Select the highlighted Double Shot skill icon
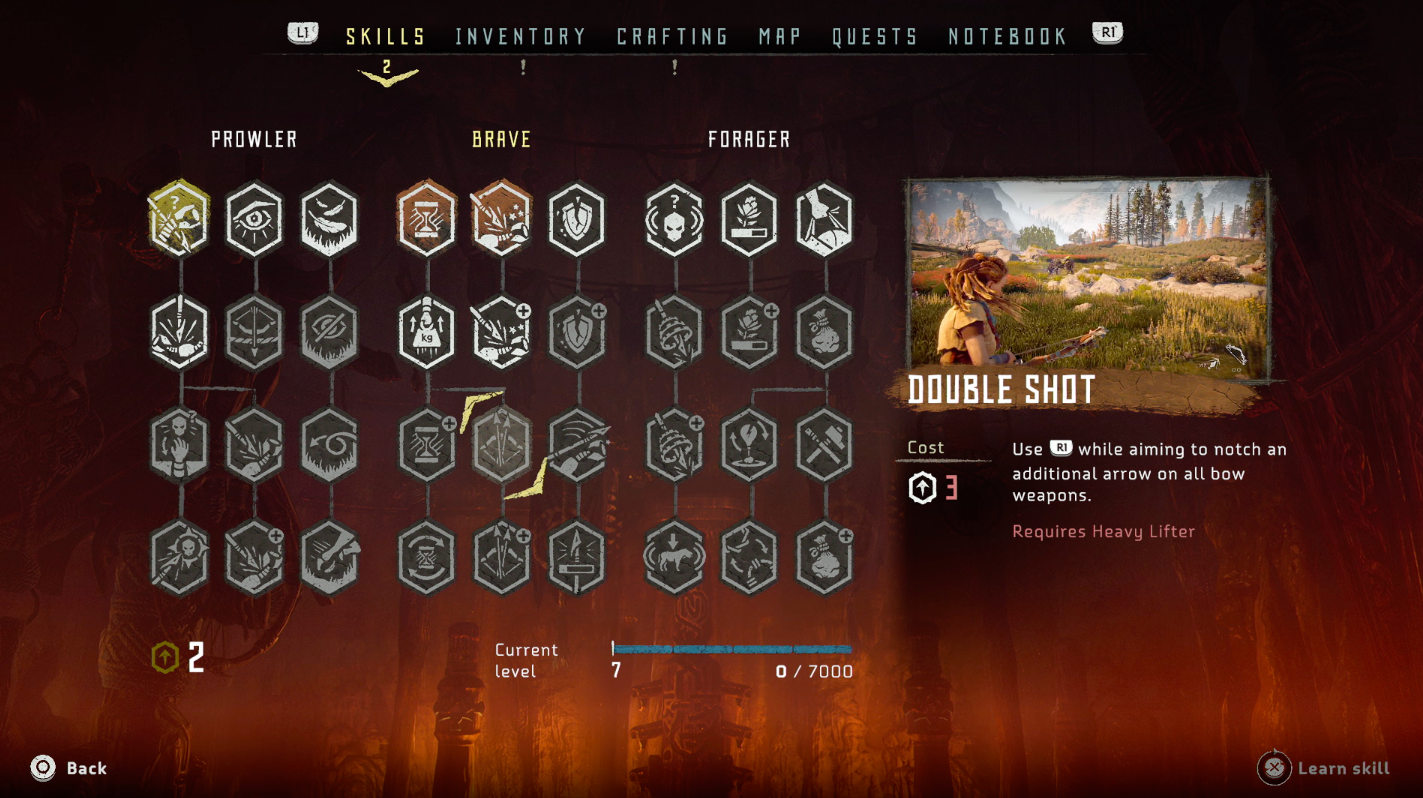 [501, 443]
